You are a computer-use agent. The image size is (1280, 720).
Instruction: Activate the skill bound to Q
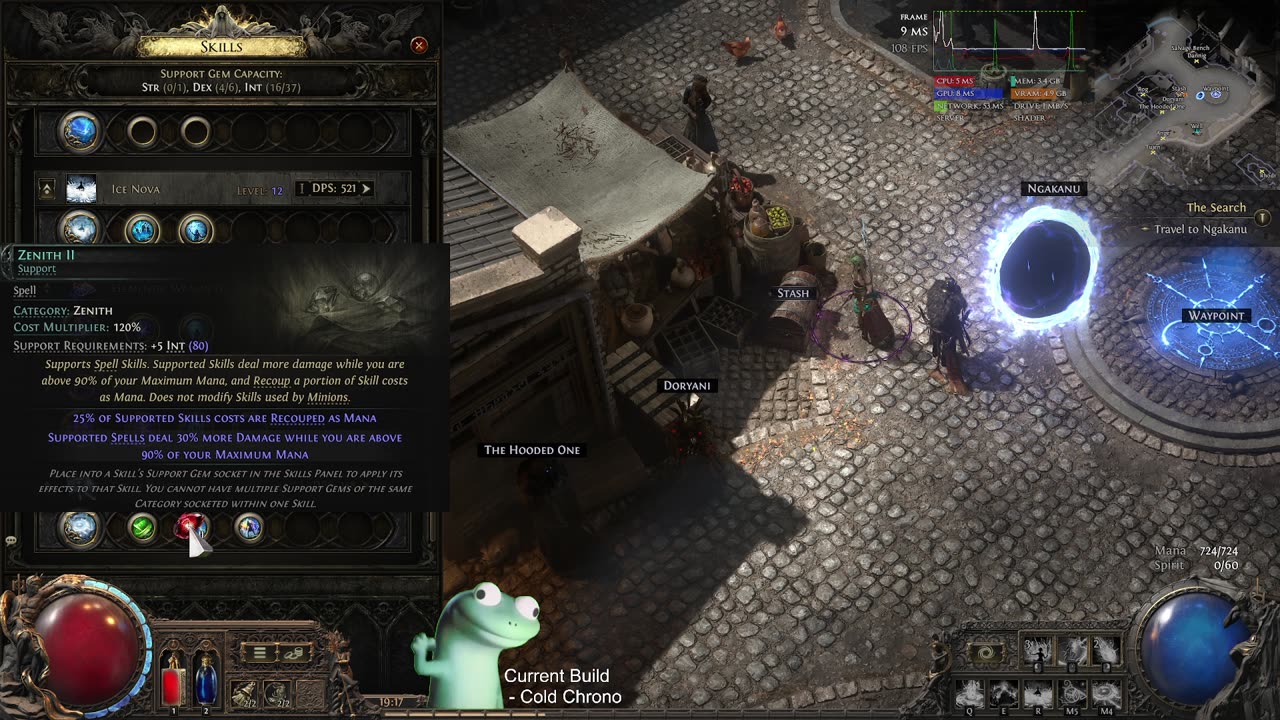(968, 692)
